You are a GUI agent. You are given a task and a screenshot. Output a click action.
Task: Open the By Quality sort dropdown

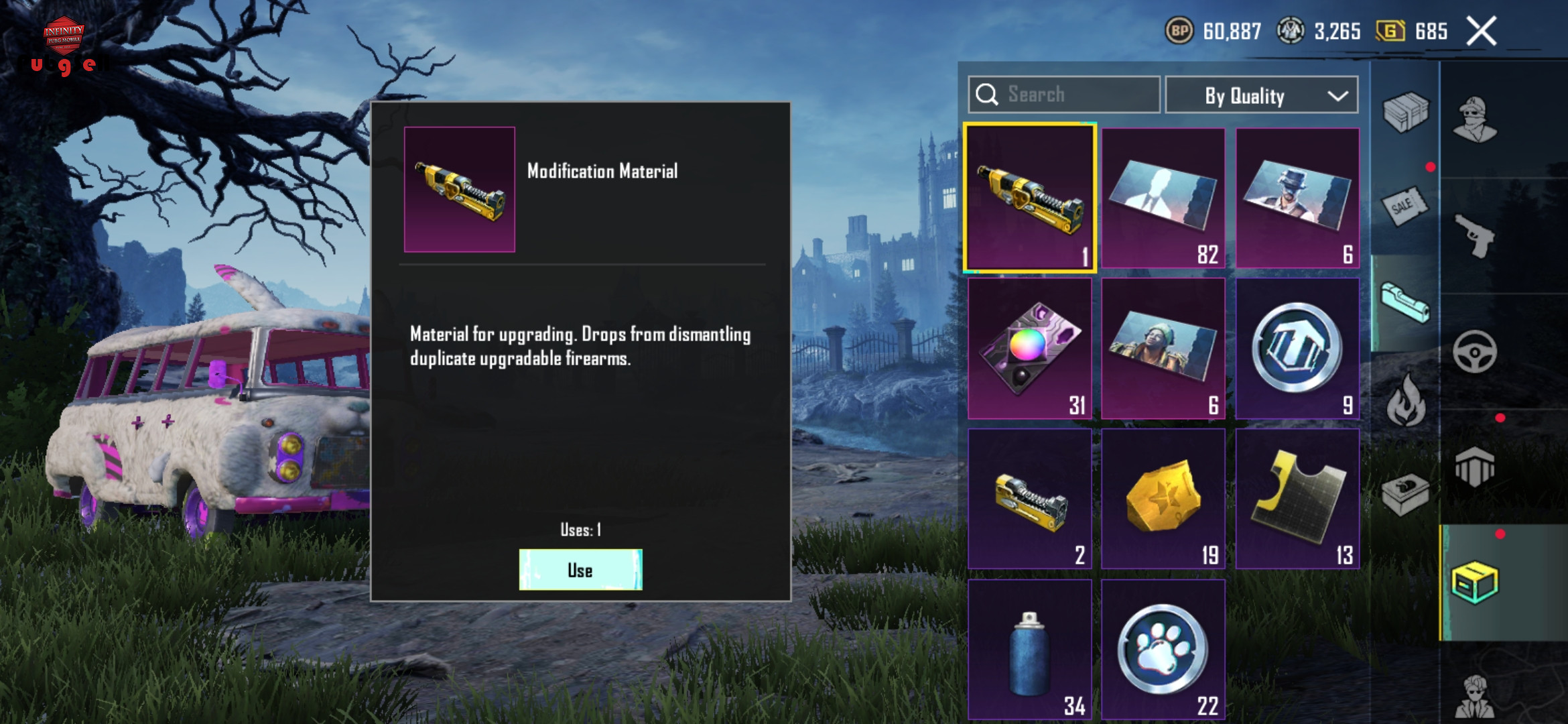tap(1261, 96)
